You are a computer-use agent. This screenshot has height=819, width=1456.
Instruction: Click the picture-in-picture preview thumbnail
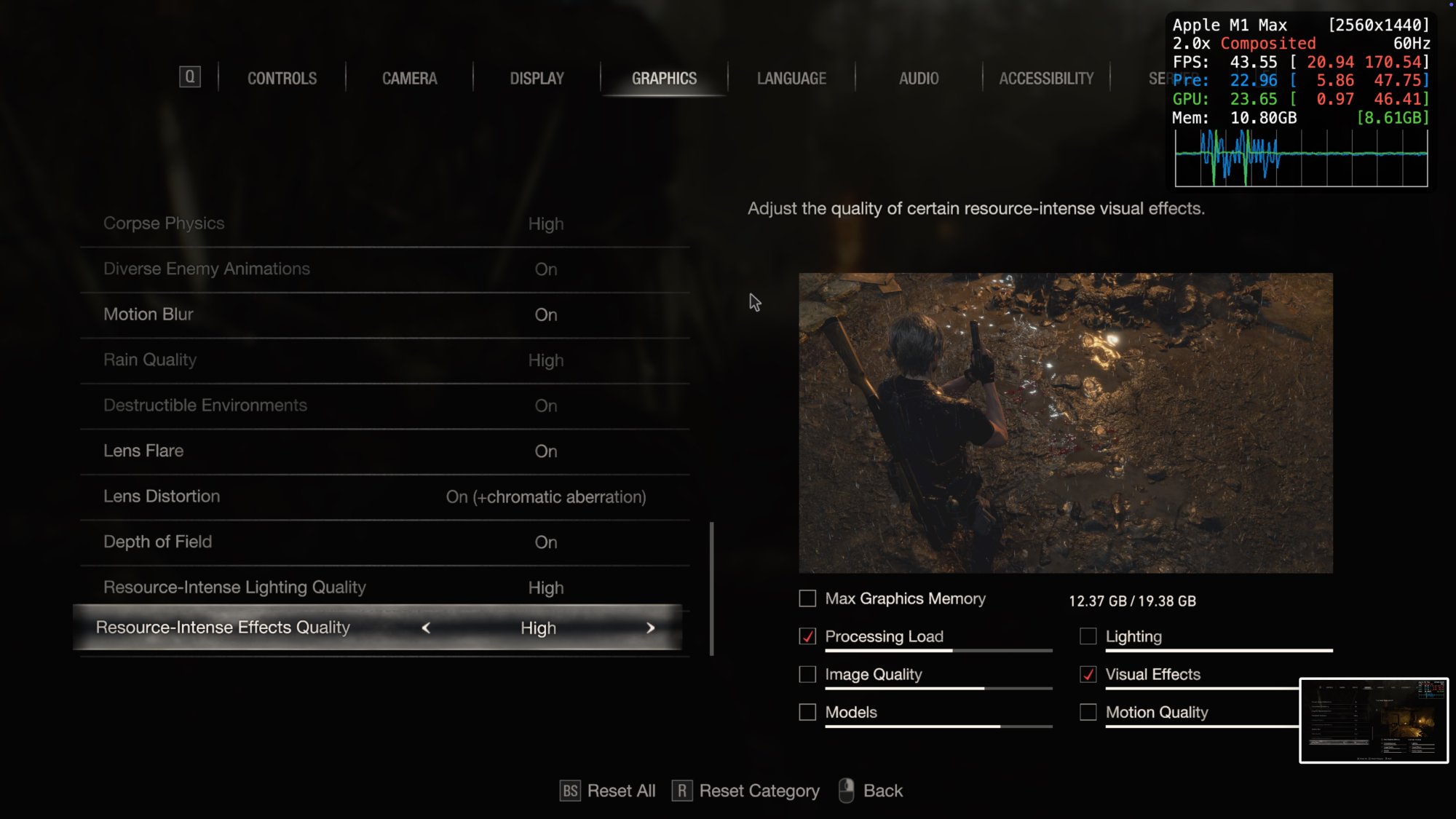[x=1374, y=720]
